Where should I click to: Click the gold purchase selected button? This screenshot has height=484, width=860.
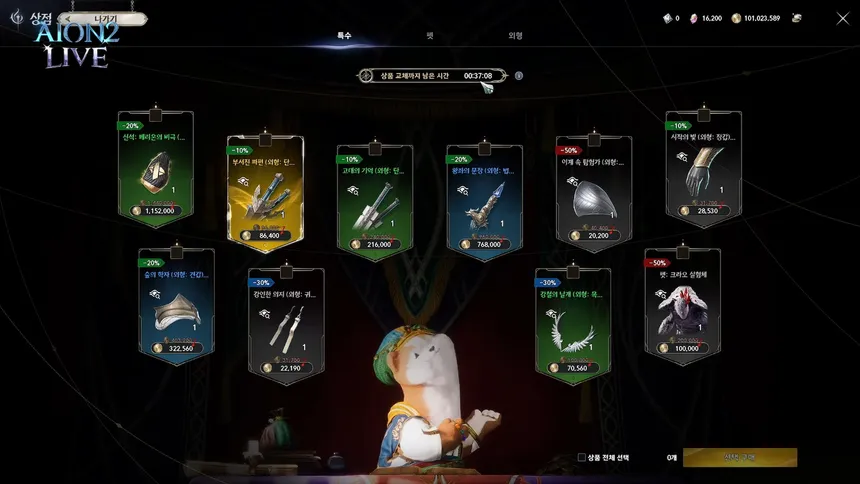tap(739, 457)
